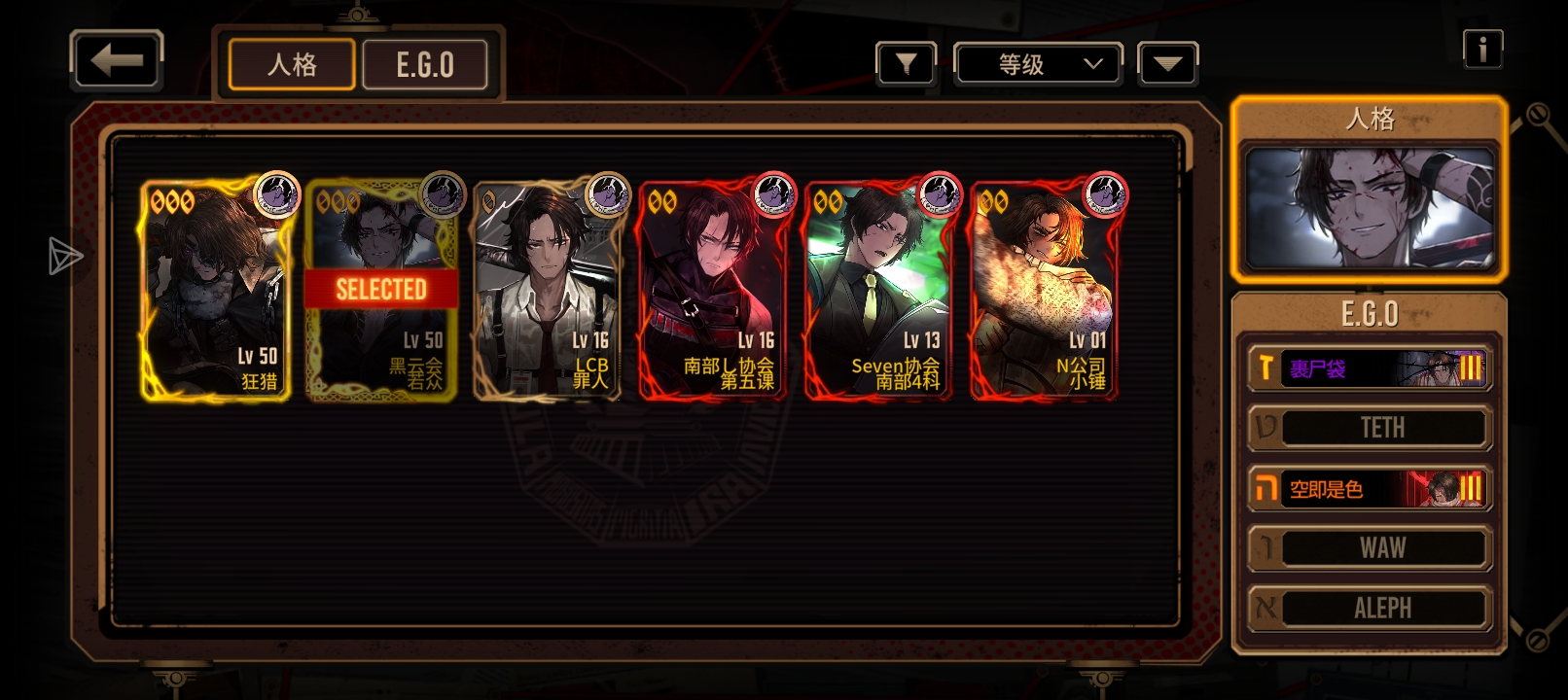Open the 等级 sort dropdown
The image size is (1568, 700).
1039,65
